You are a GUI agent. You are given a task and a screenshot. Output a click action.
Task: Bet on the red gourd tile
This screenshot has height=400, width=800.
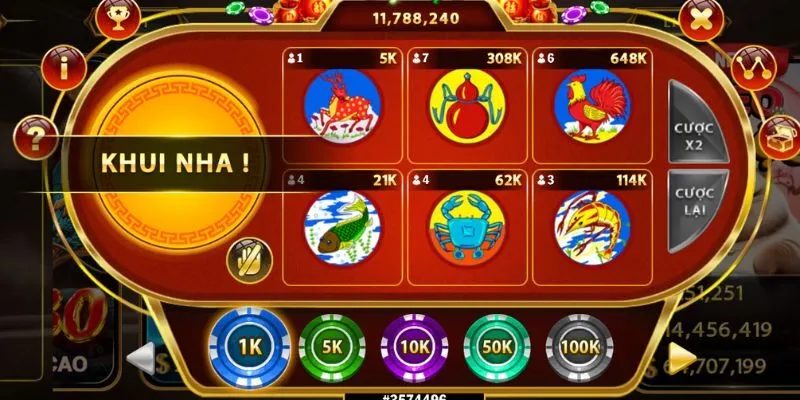click(x=465, y=104)
